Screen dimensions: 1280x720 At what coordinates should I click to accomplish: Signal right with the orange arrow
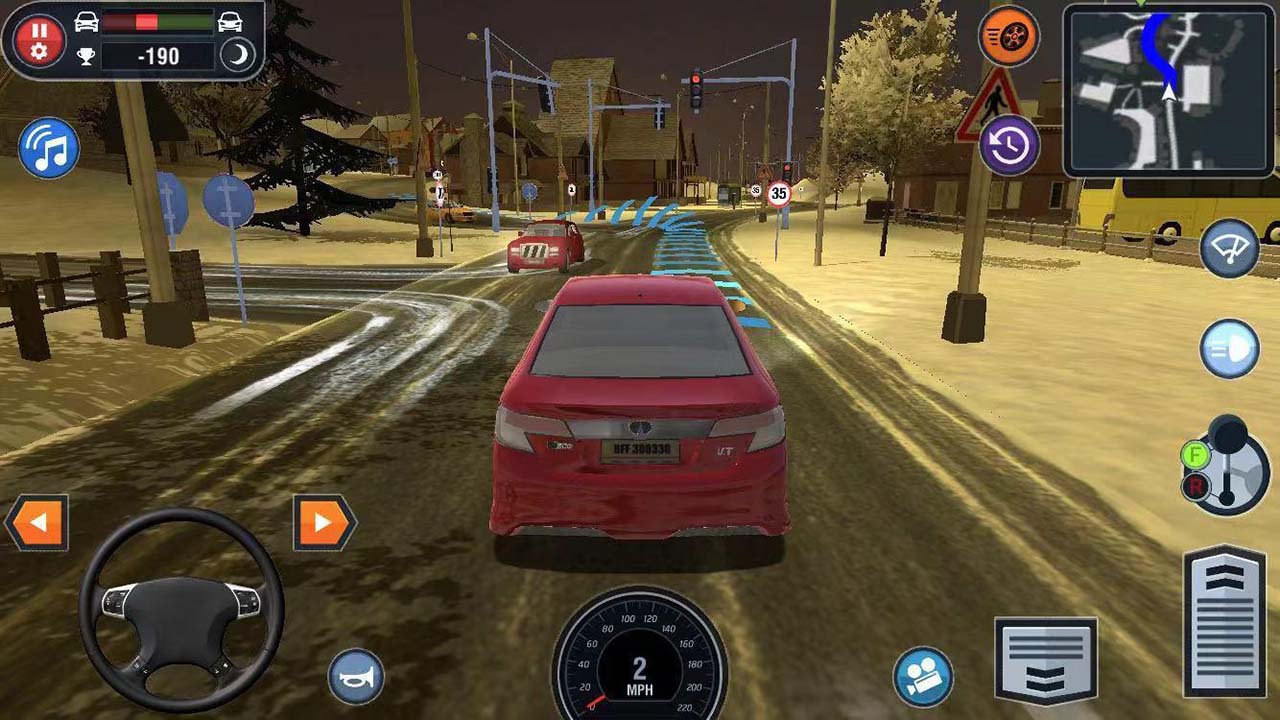tap(320, 520)
